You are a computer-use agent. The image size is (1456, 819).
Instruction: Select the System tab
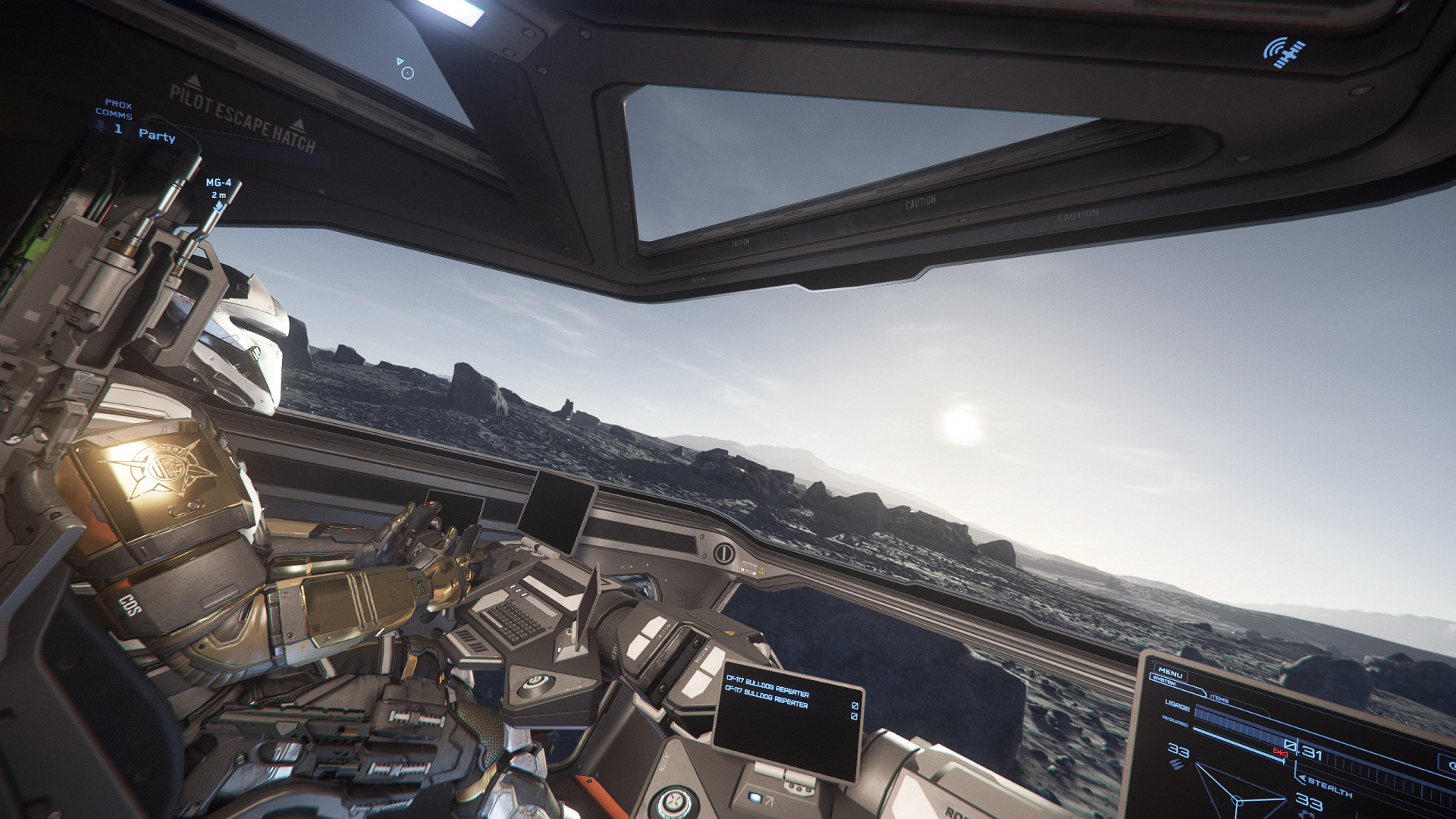point(1165,682)
